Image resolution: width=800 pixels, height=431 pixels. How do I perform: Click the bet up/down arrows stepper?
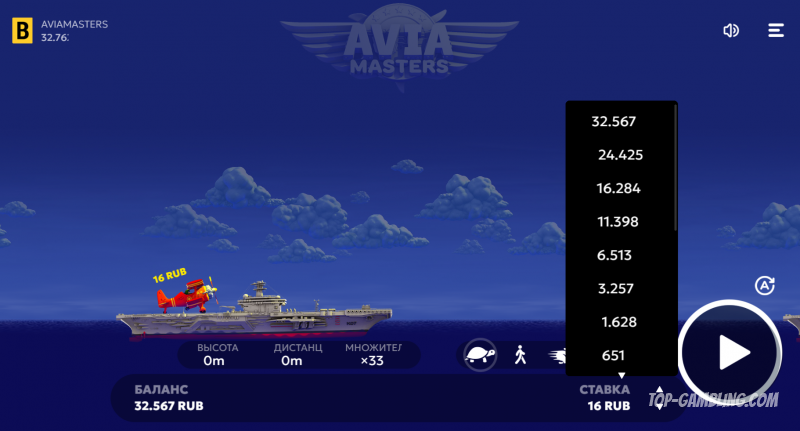coord(659,397)
